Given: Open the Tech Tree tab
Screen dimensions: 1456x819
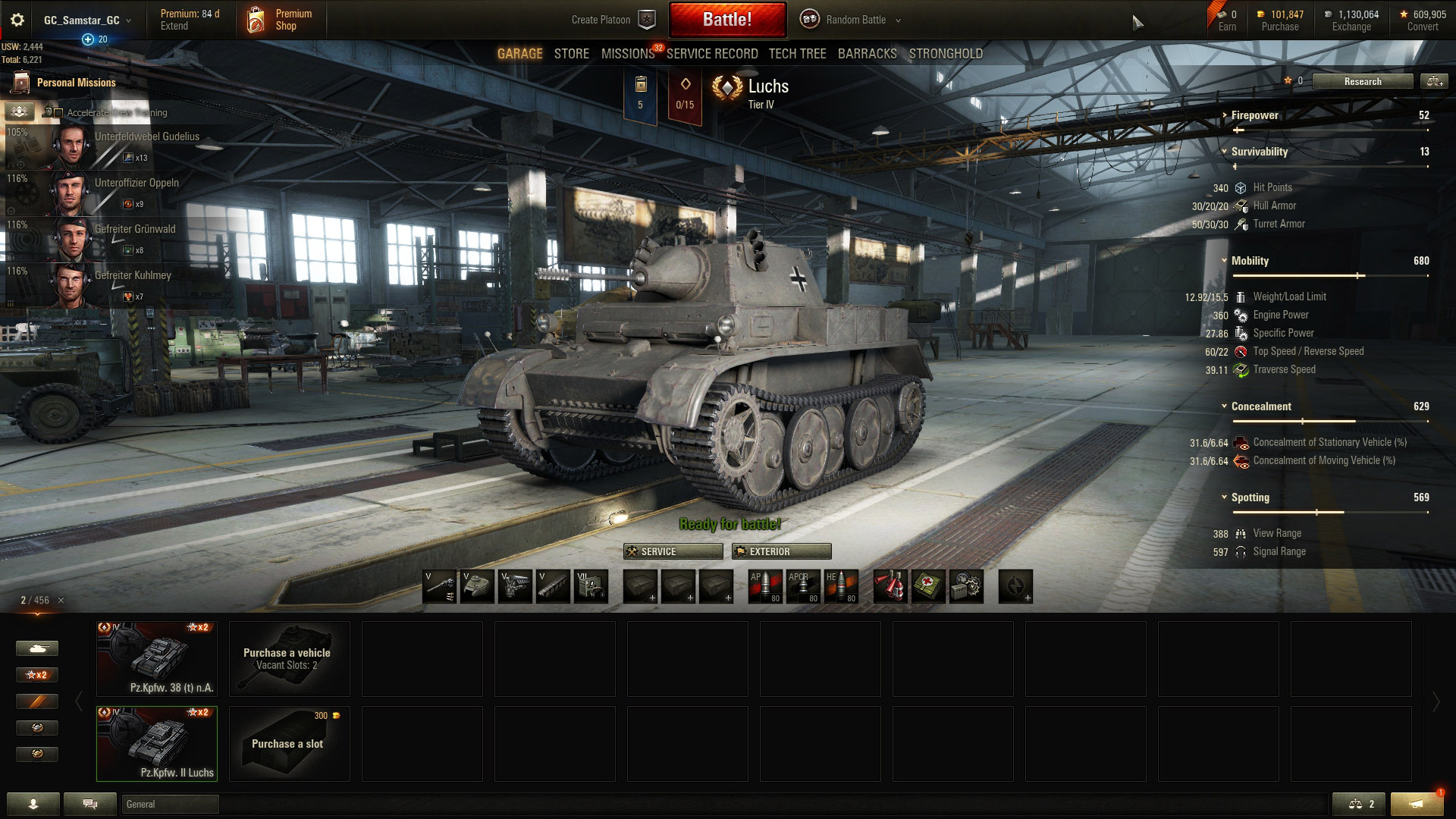Looking at the screenshot, I should pos(797,54).
